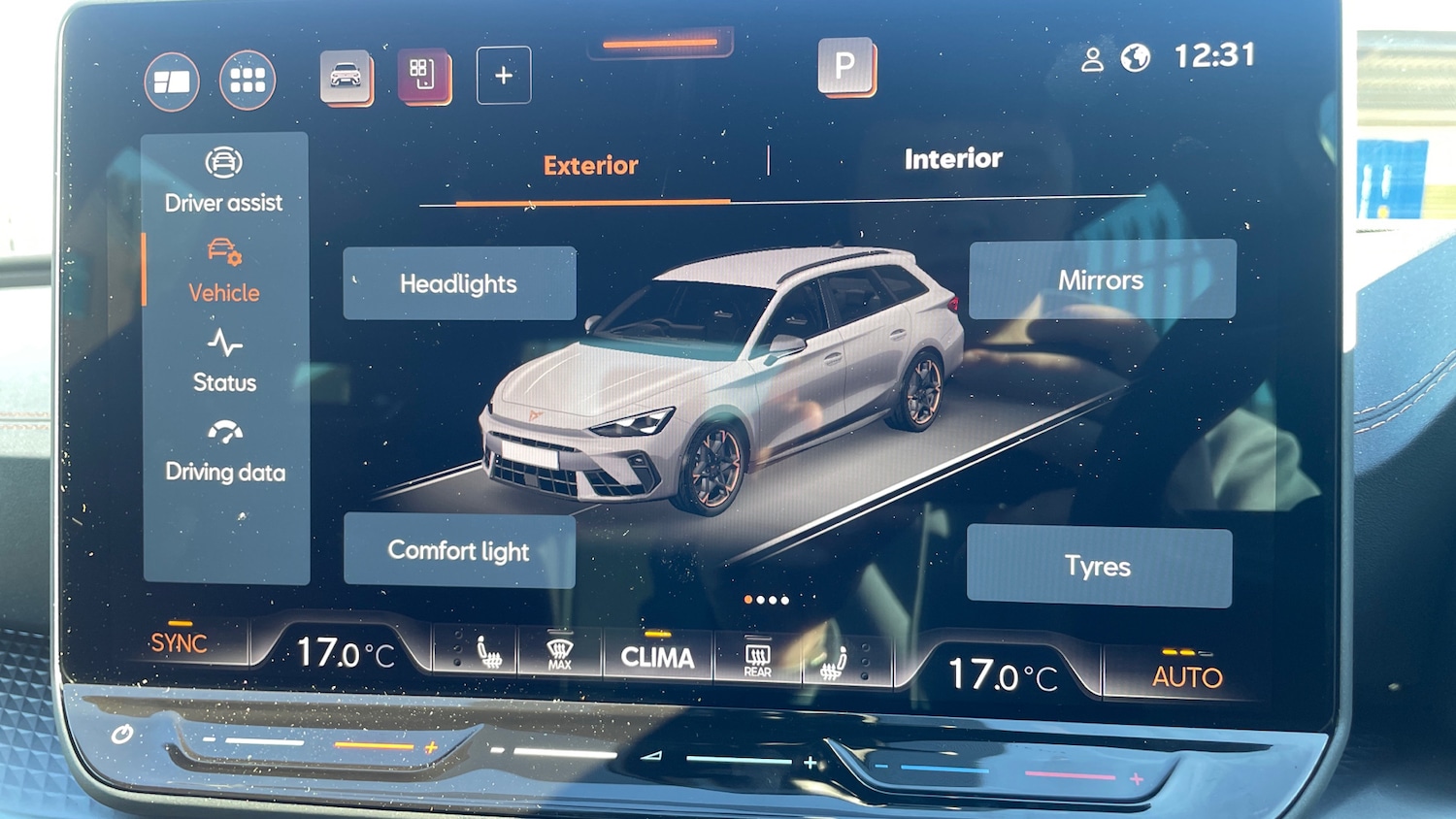Open the phone app tile at the top
1456x819 pixels.
423,78
